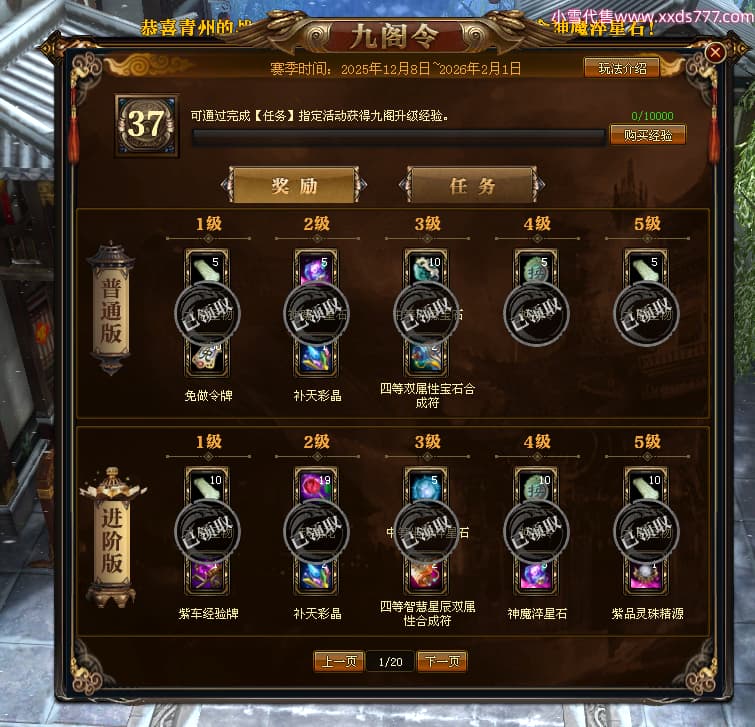Select the 紫品灵珠精源 reward slot
Screen dimensions: 755x727
(x=647, y=530)
